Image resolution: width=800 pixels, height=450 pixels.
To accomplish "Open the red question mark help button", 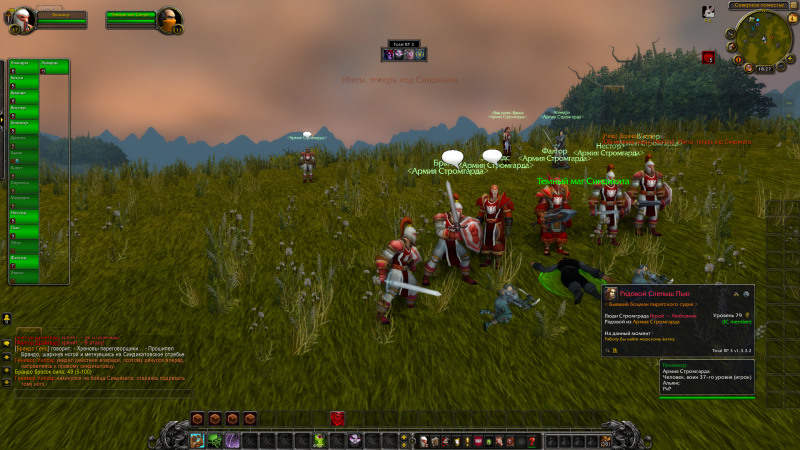I will (x=533, y=440).
